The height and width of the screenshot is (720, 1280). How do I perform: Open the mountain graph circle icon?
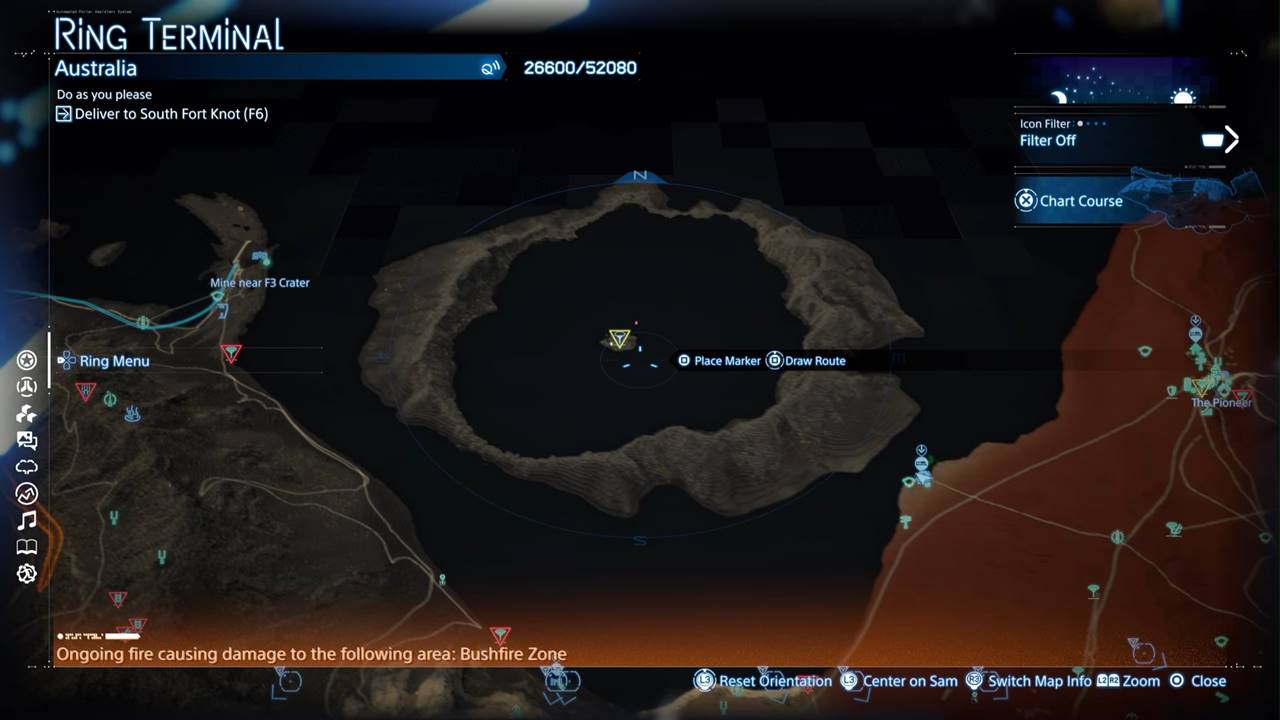click(x=27, y=493)
